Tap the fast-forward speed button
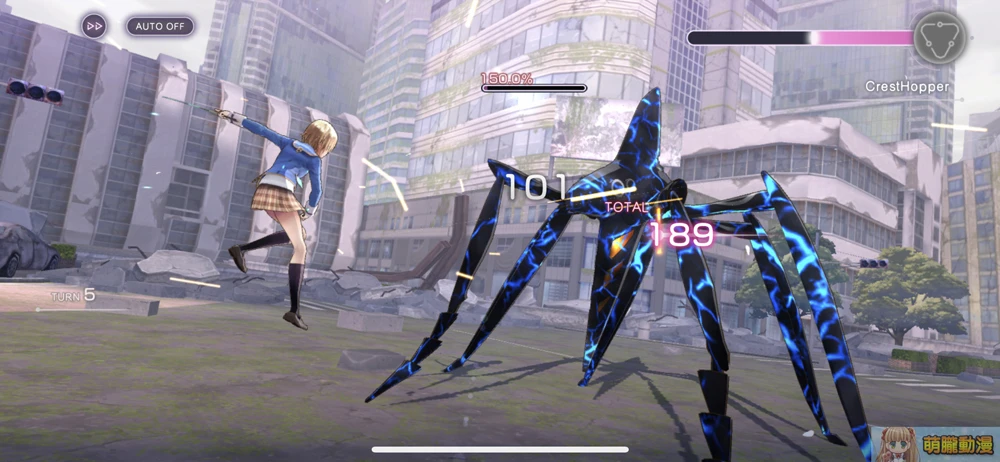1000x462 pixels. pyautogui.click(x=94, y=26)
